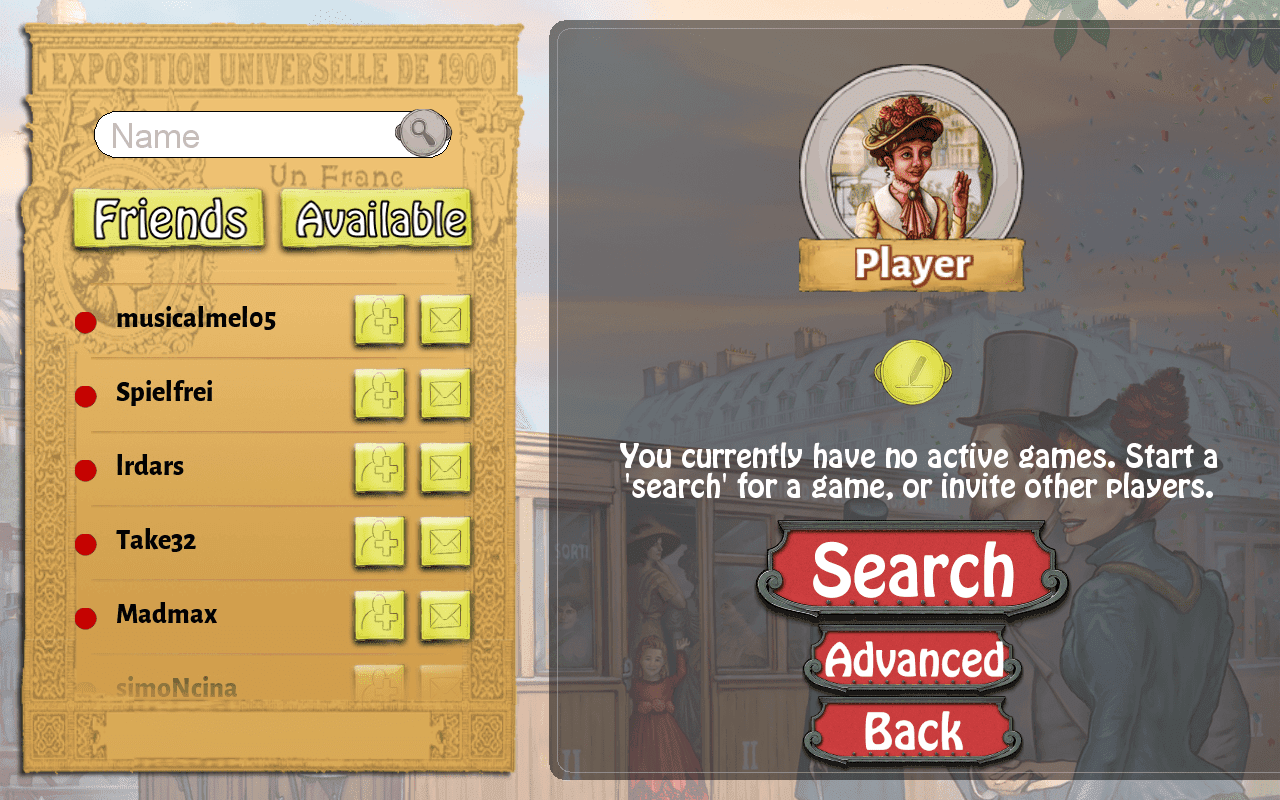Go back using the Back button

[x=911, y=731]
